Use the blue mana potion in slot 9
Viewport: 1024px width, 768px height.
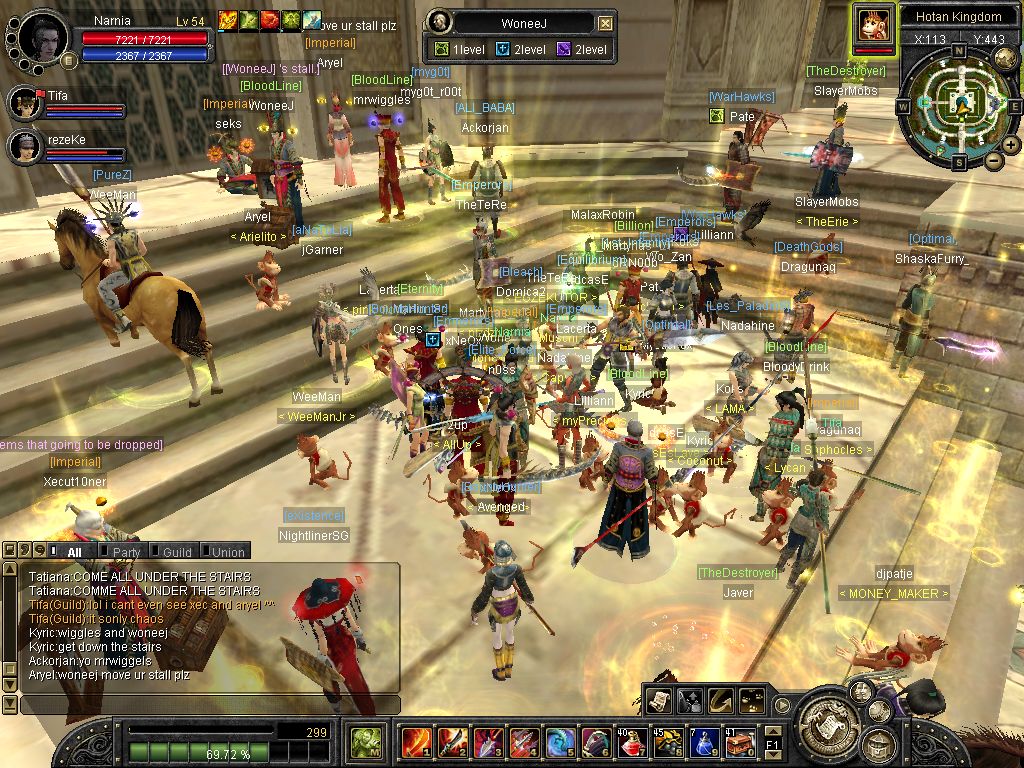(x=703, y=742)
